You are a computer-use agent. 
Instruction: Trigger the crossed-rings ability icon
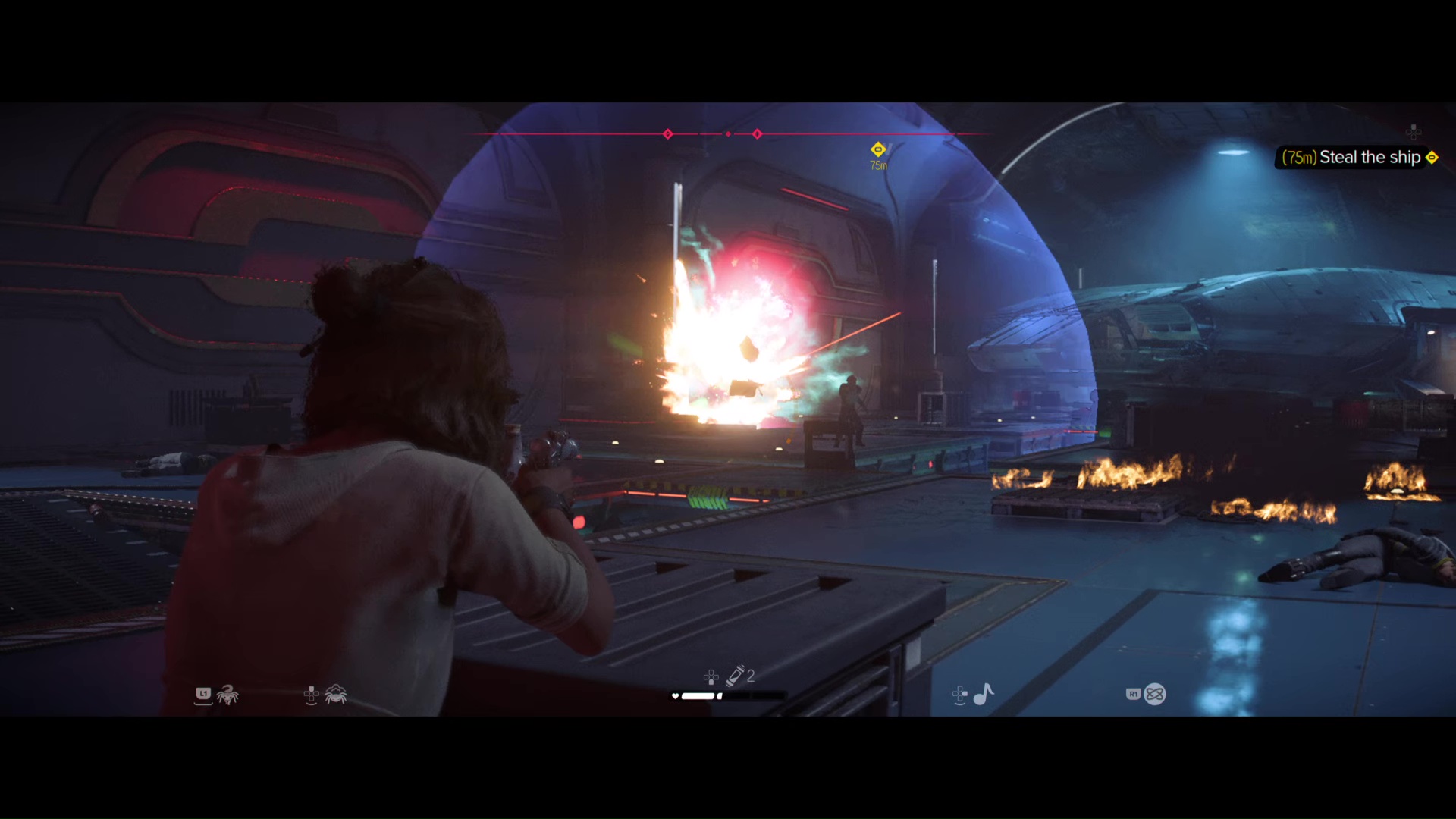[x=1154, y=694]
